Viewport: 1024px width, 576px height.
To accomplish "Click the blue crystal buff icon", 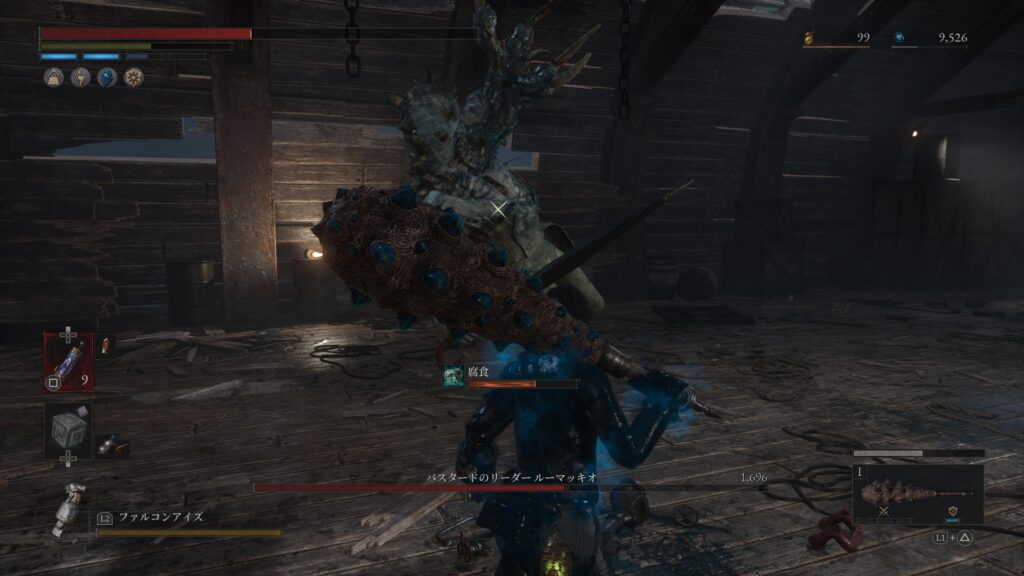I will pos(107,77).
